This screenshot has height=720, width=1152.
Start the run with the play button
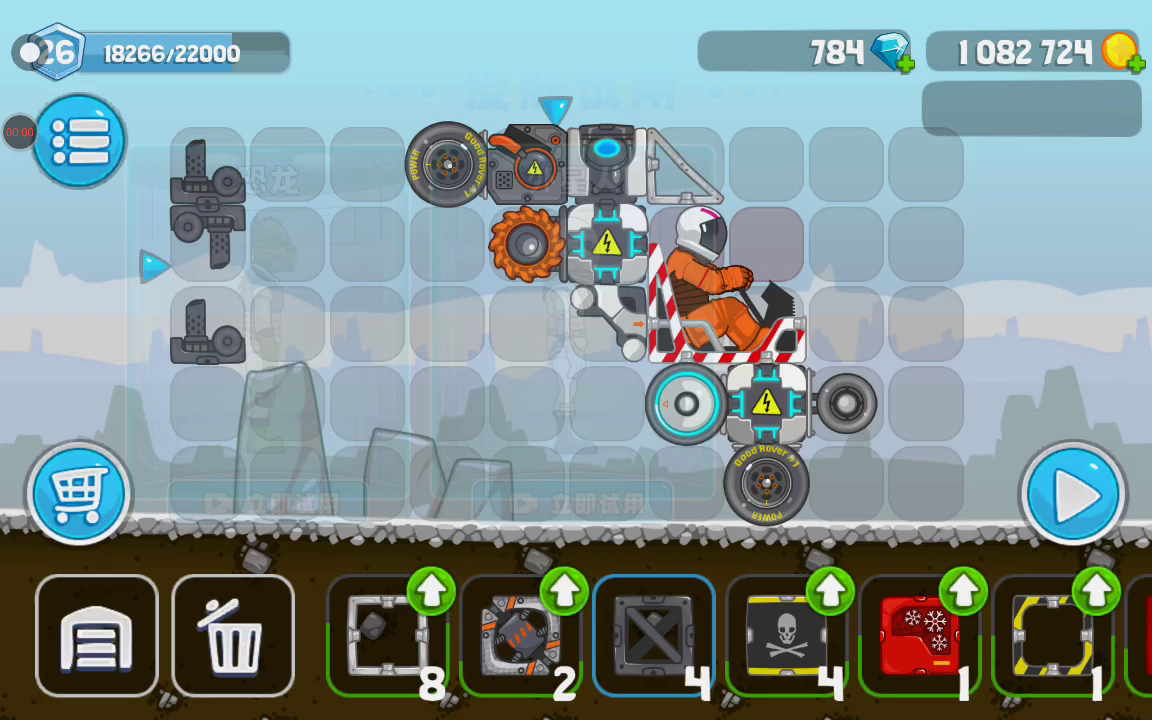click(x=1072, y=495)
